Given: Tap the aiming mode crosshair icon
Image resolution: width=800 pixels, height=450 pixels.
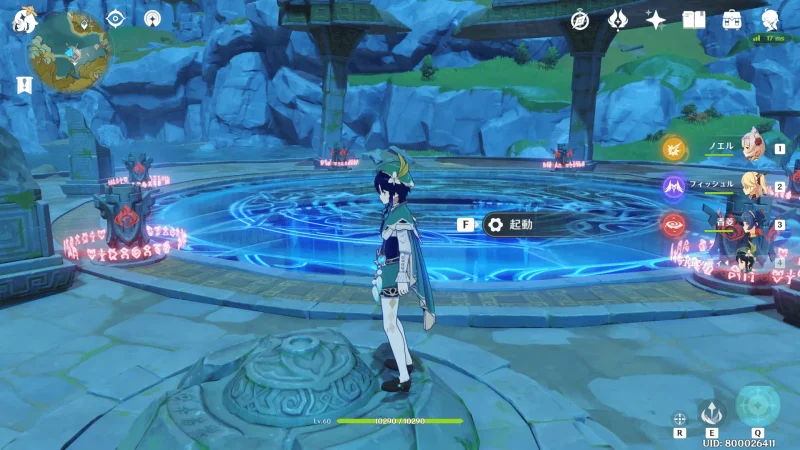Looking at the screenshot, I should 679,418.
